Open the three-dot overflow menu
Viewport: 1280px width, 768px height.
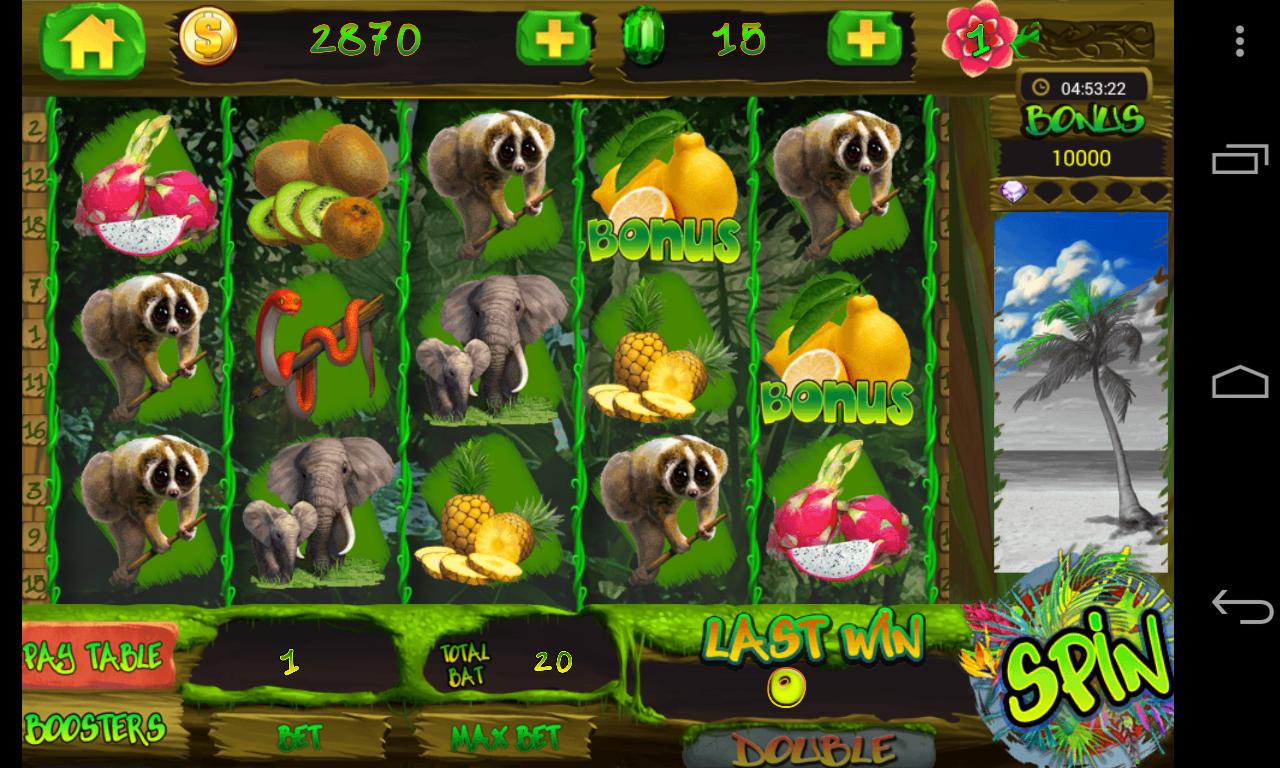point(1237,42)
